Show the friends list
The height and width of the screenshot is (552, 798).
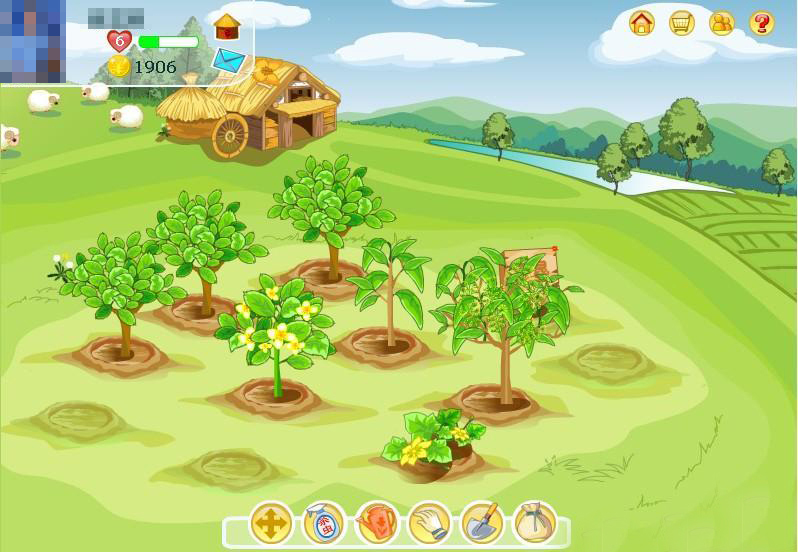tap(722, 22)
